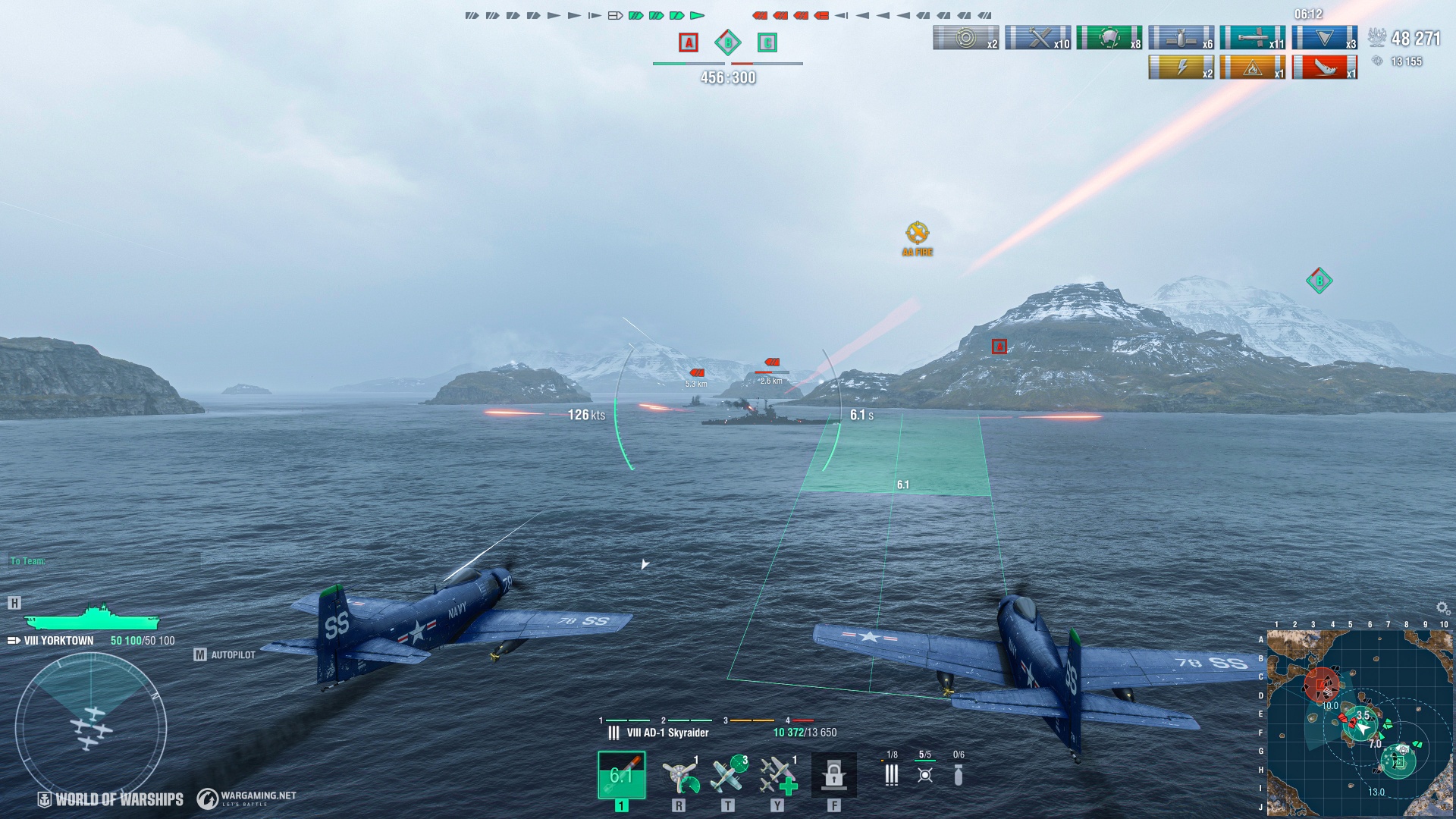Image resolution: width=1456 pixels, height=819 pixels.
Task: Activate the Engine Cooling consumable
Action: tap(679, 775)
